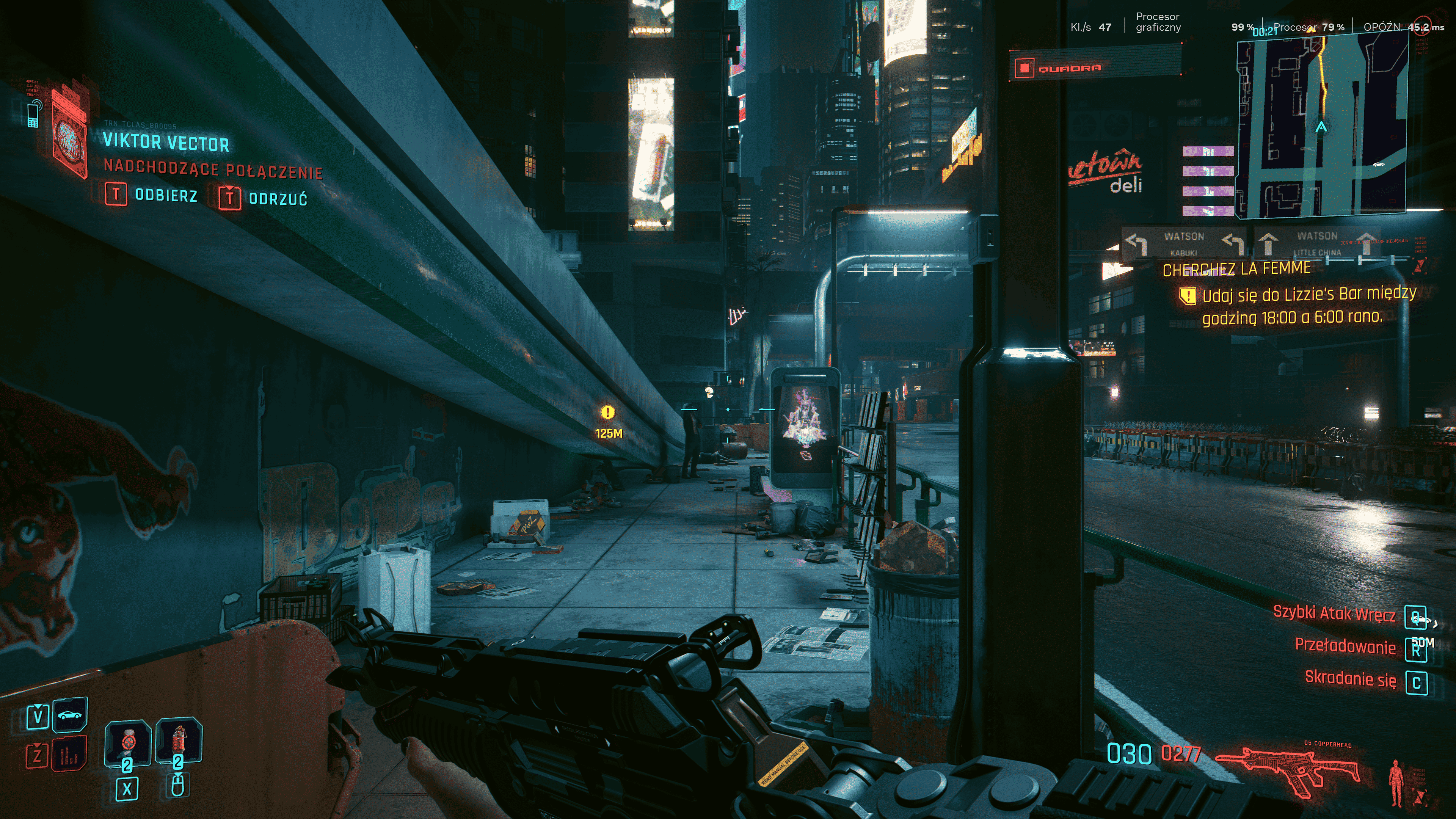Click the objective about going to Lizzie's Bar
Screen dimensions: 1456x819
[1308, 305]
